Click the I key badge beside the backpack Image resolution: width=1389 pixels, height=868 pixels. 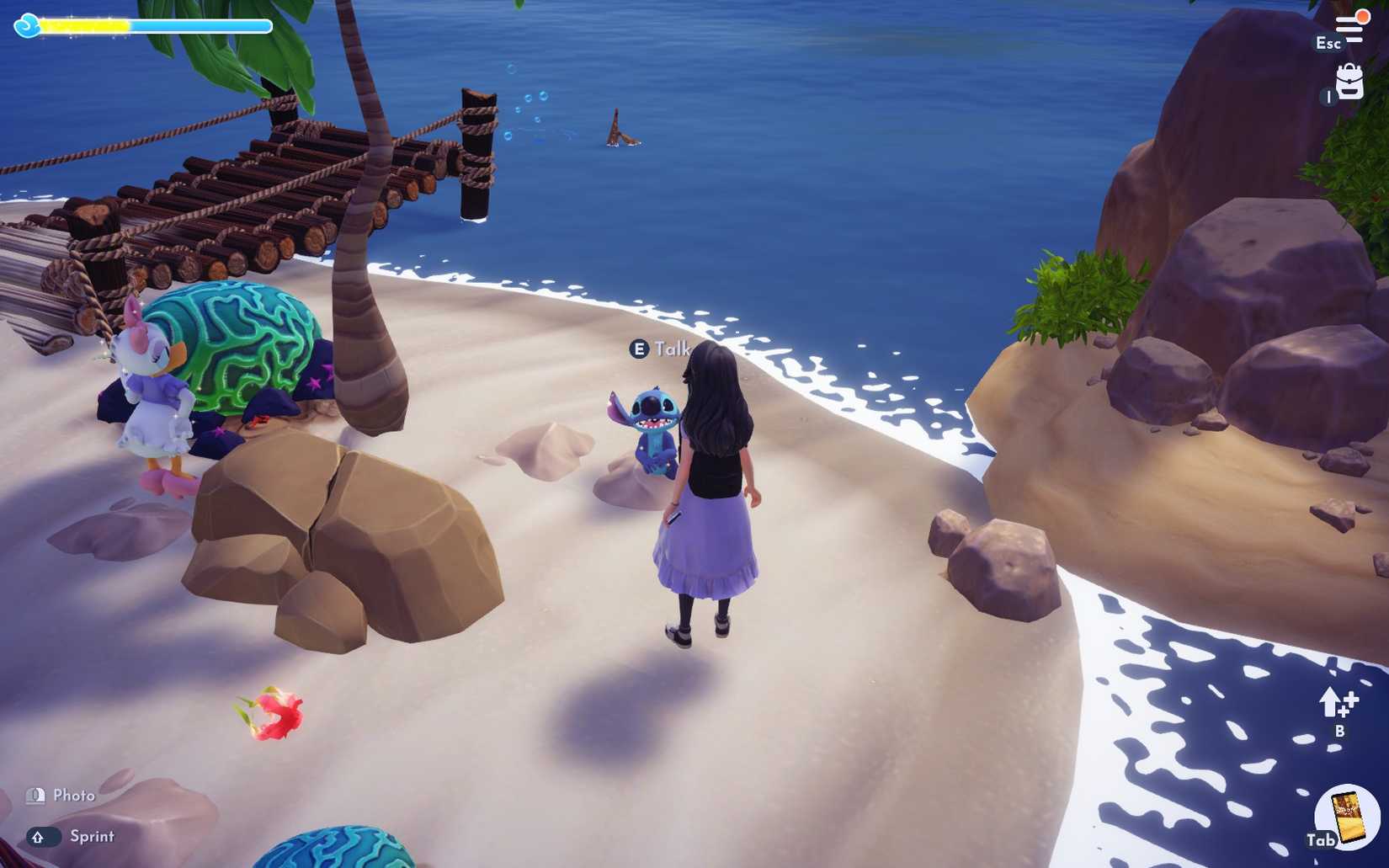(x=1328, y=97)
